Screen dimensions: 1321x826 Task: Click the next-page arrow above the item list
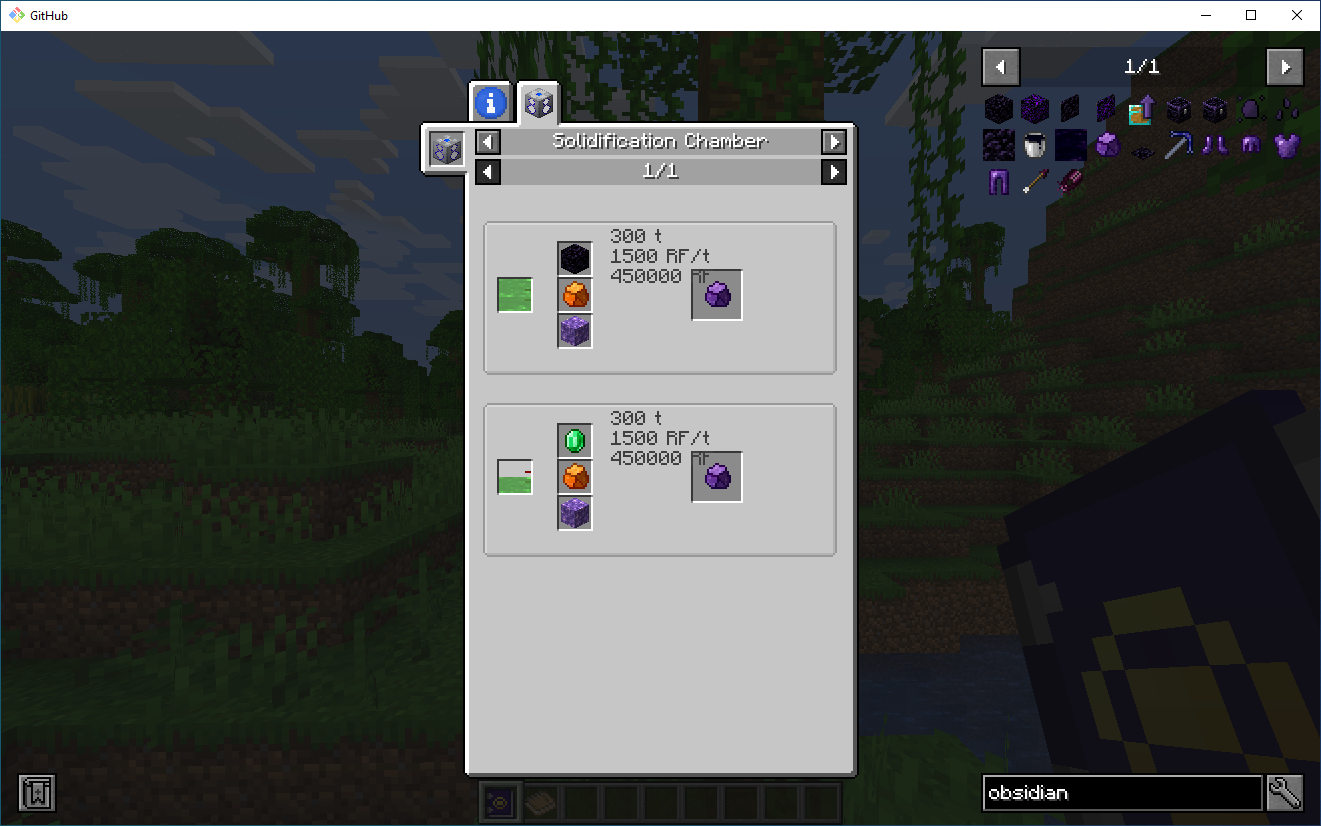pyautogui.click(x=1286, y=66)
